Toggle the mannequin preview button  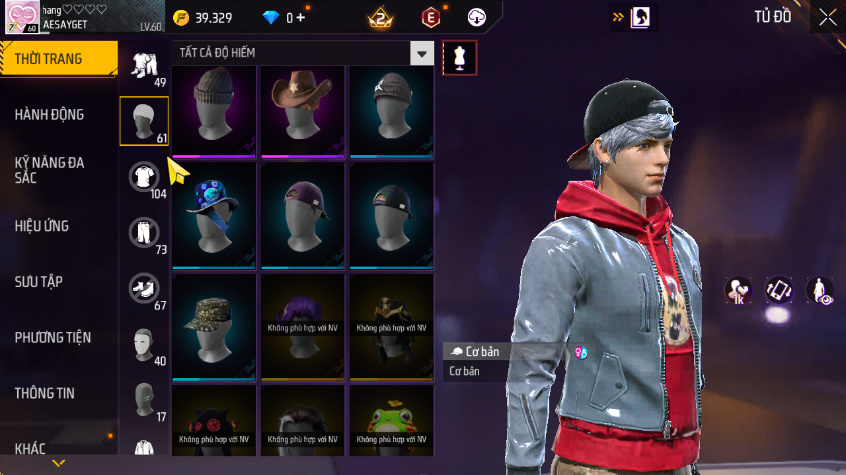(x=460, y=57)
